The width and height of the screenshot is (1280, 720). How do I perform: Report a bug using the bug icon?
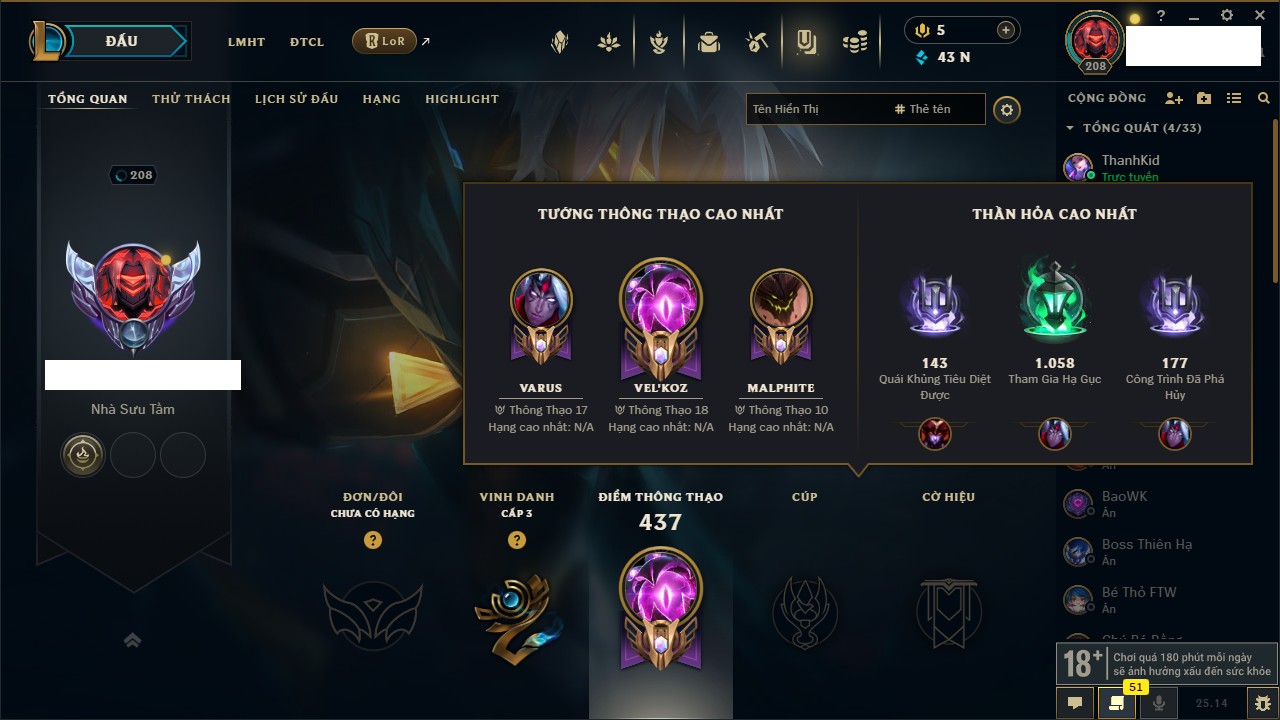click(x=1262, y=703)
